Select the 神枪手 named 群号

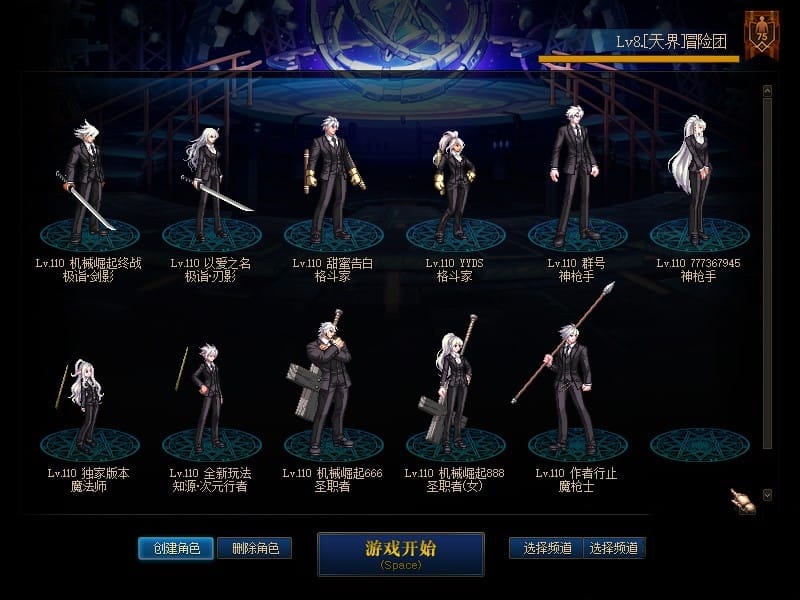[576, 180]
